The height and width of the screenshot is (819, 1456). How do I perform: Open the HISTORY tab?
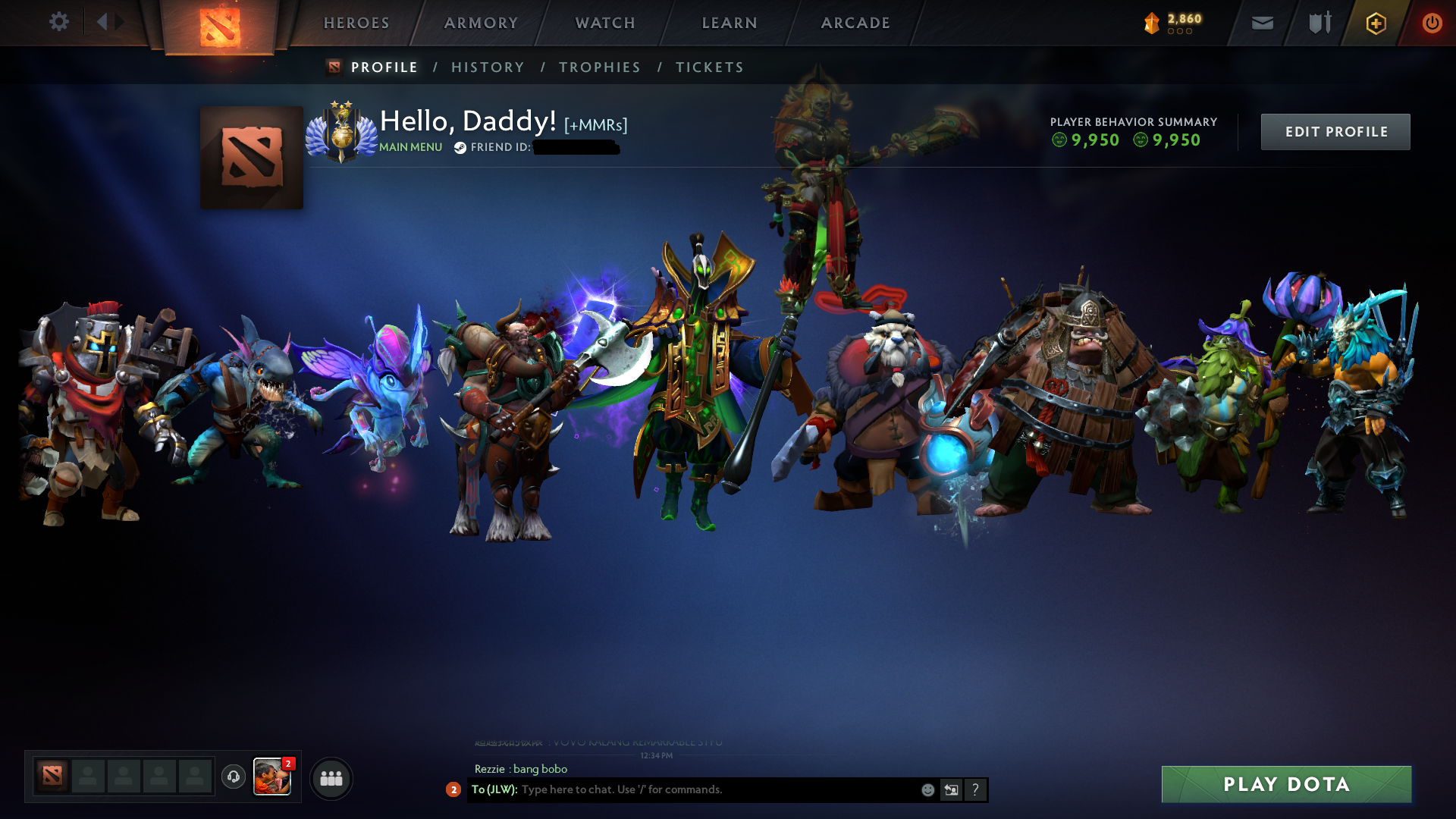pos(488,67)
